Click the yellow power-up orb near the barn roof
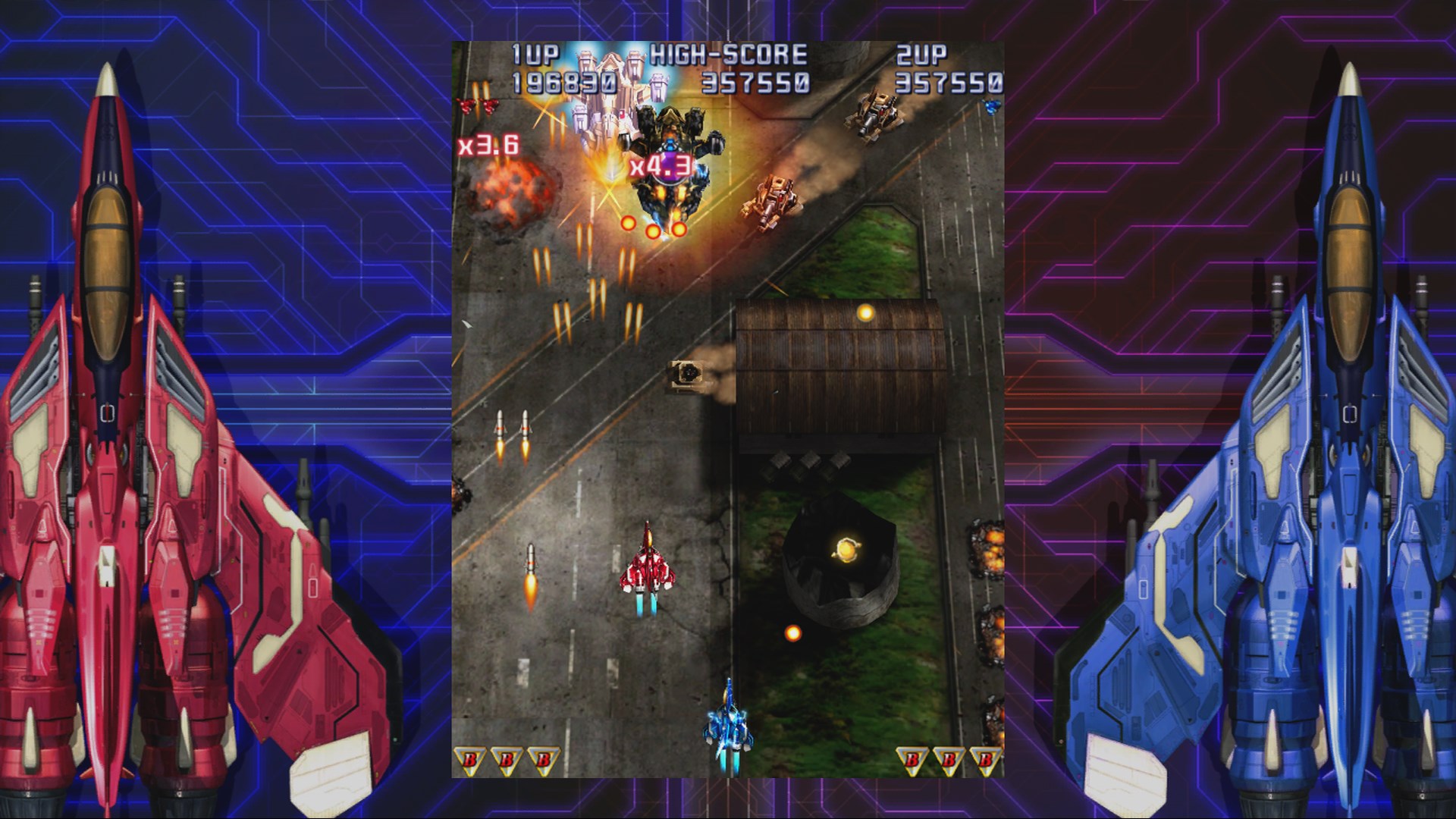 click(x=864, y=311)
